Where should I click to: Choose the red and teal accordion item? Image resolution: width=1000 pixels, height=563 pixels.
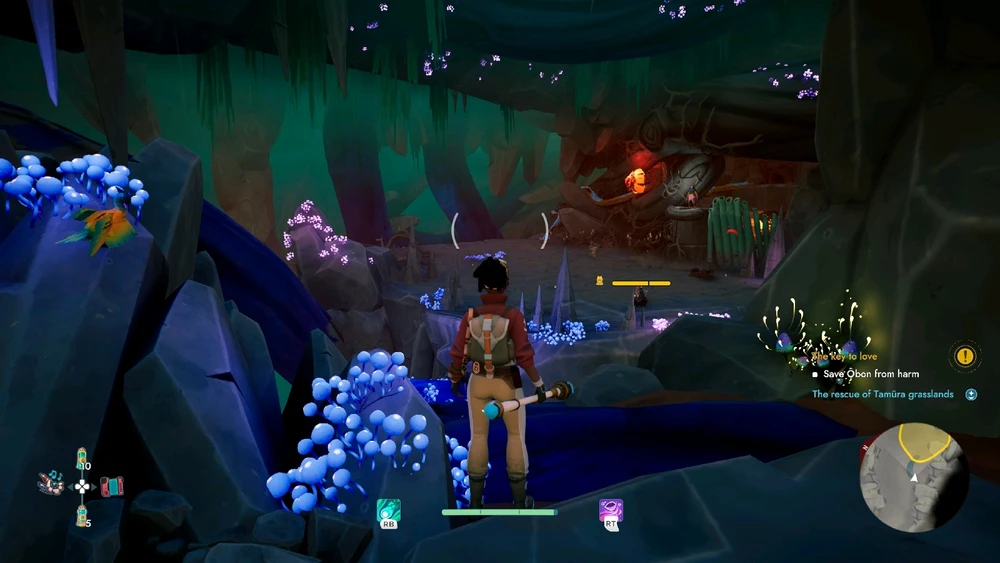[x=110, y=486]
